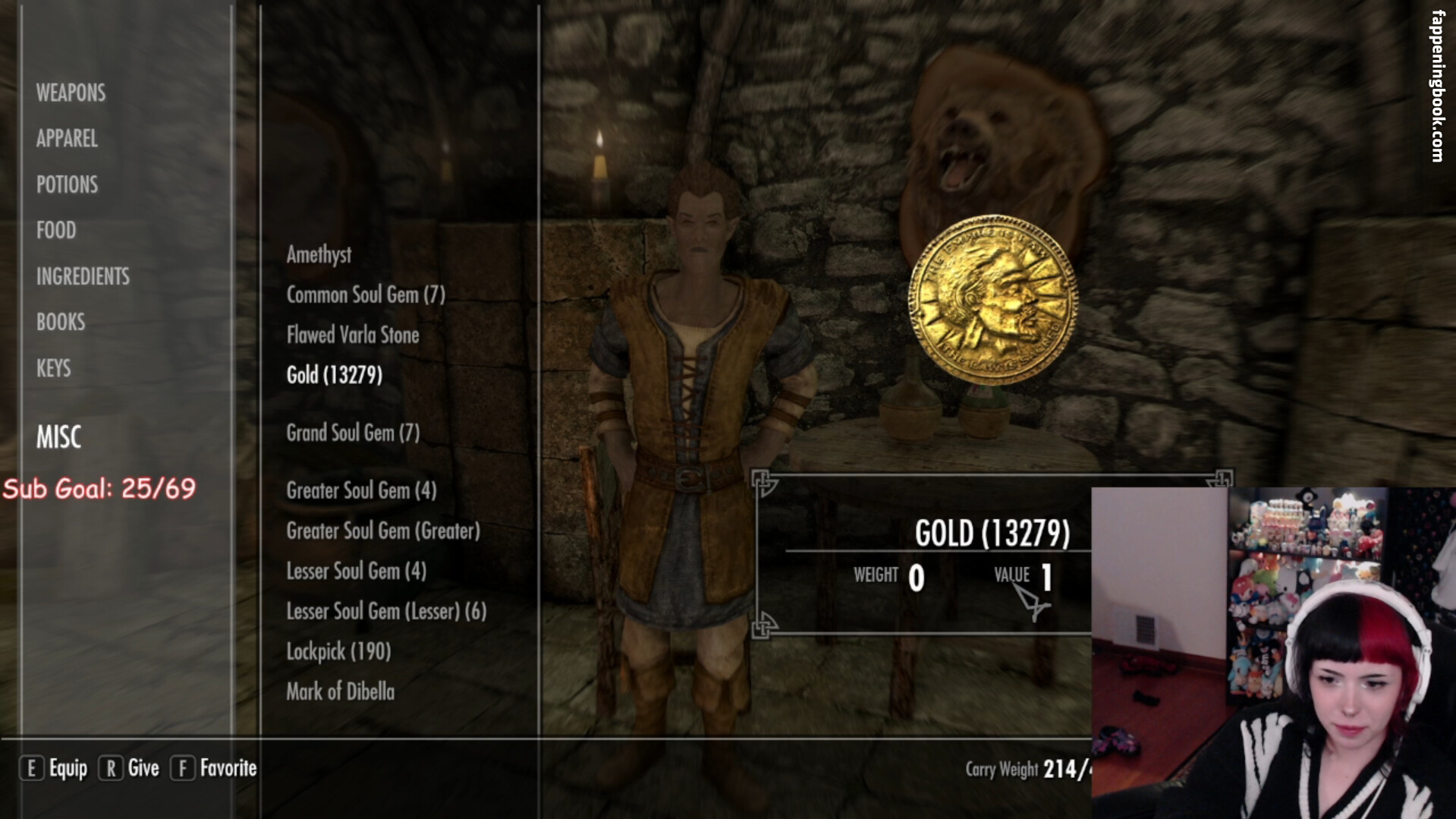
Task: Open the Weapons category
Action: tap(71, 93)
